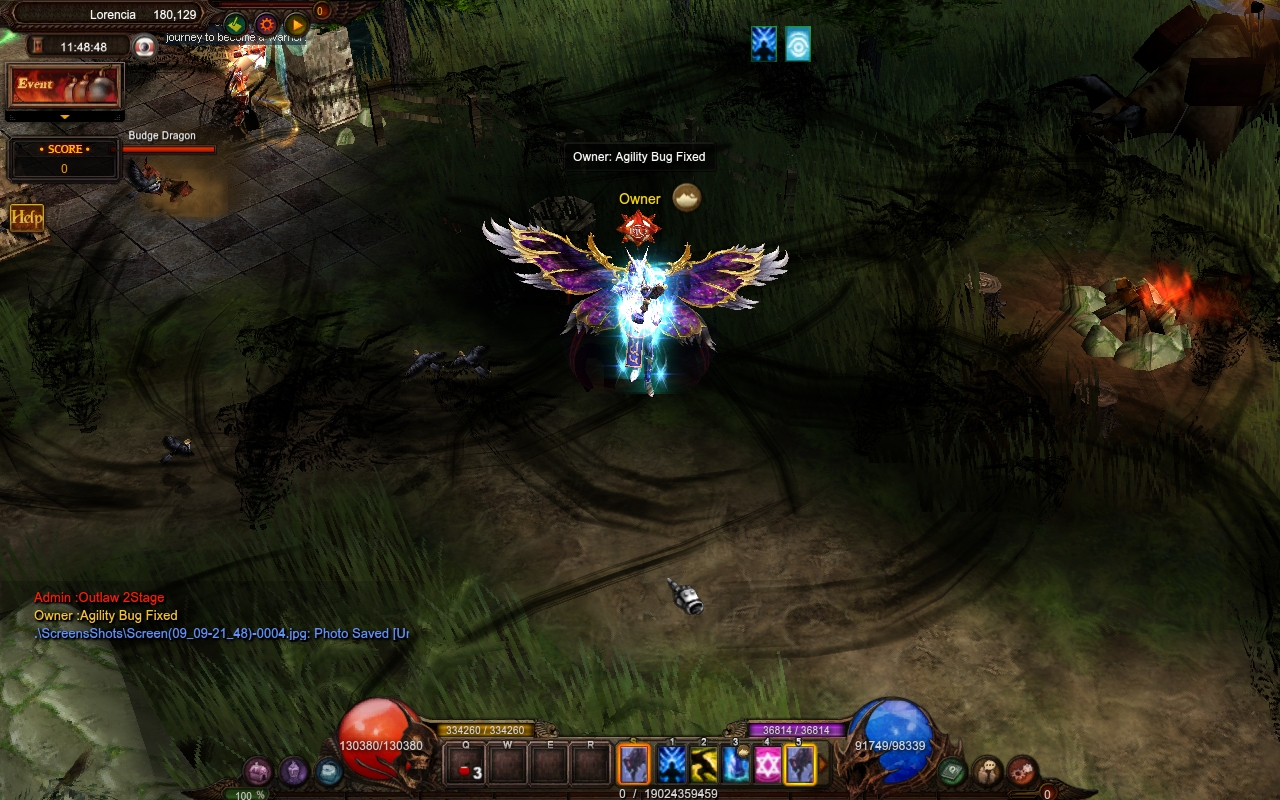1280x800 pixels.
Task: Click the orange play arrow button
Action: coord(297,25)
